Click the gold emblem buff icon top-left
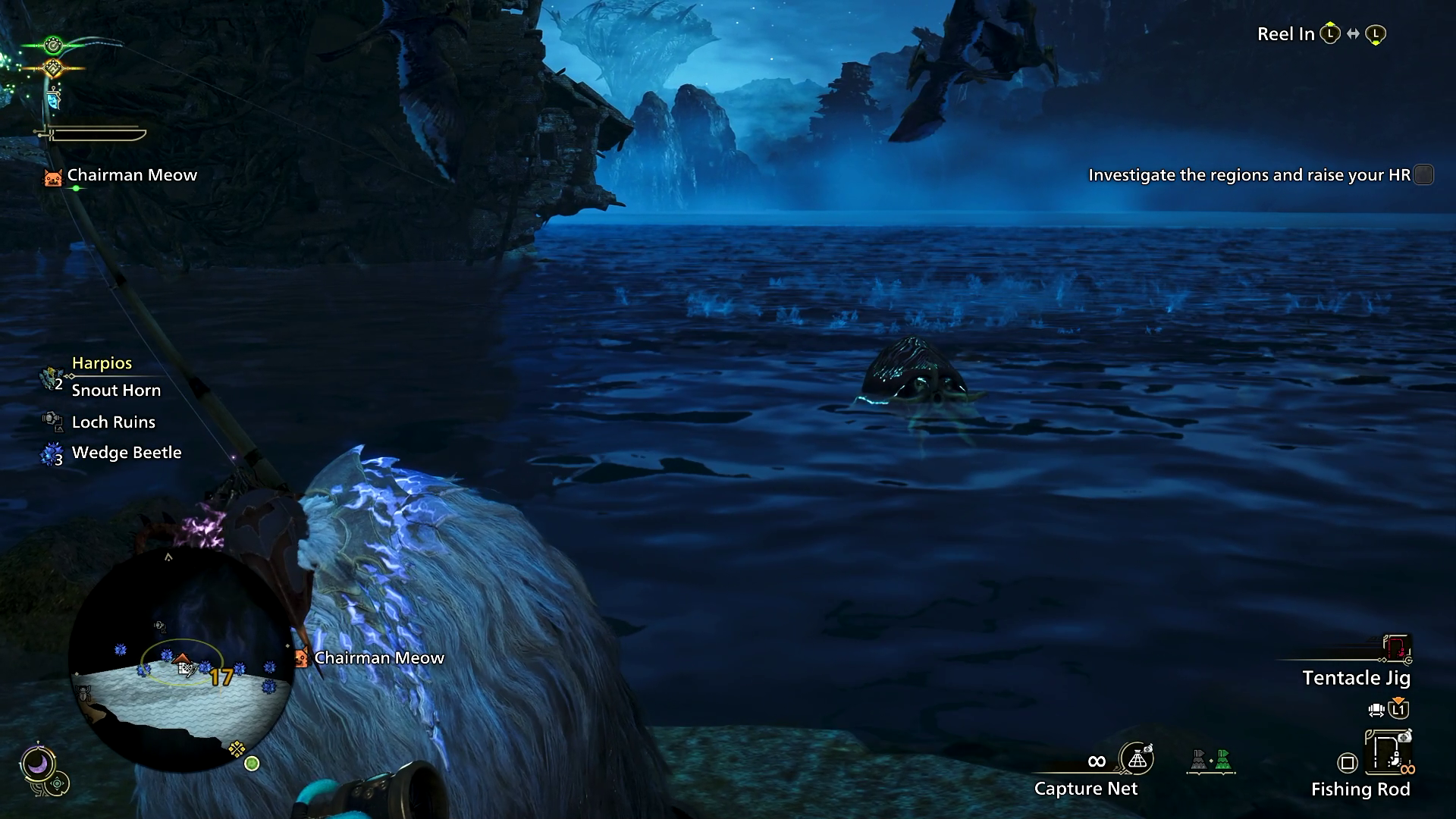 click(x=52, y=67)
